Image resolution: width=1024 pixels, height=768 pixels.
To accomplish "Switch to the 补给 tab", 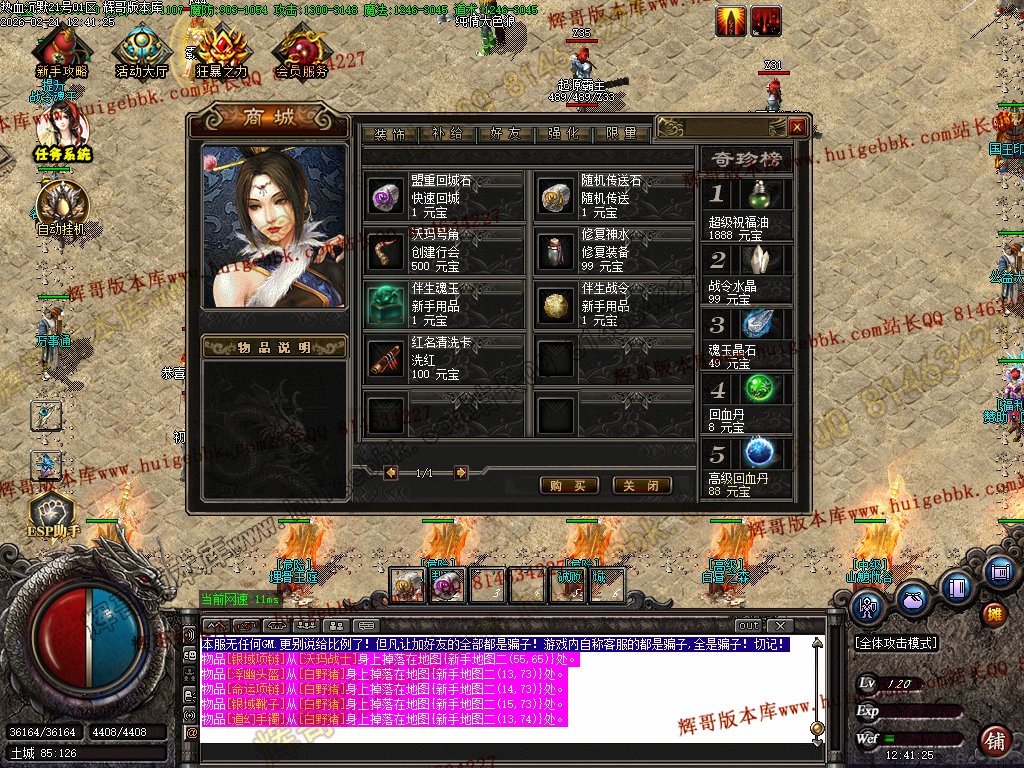I will click(447, 134).
